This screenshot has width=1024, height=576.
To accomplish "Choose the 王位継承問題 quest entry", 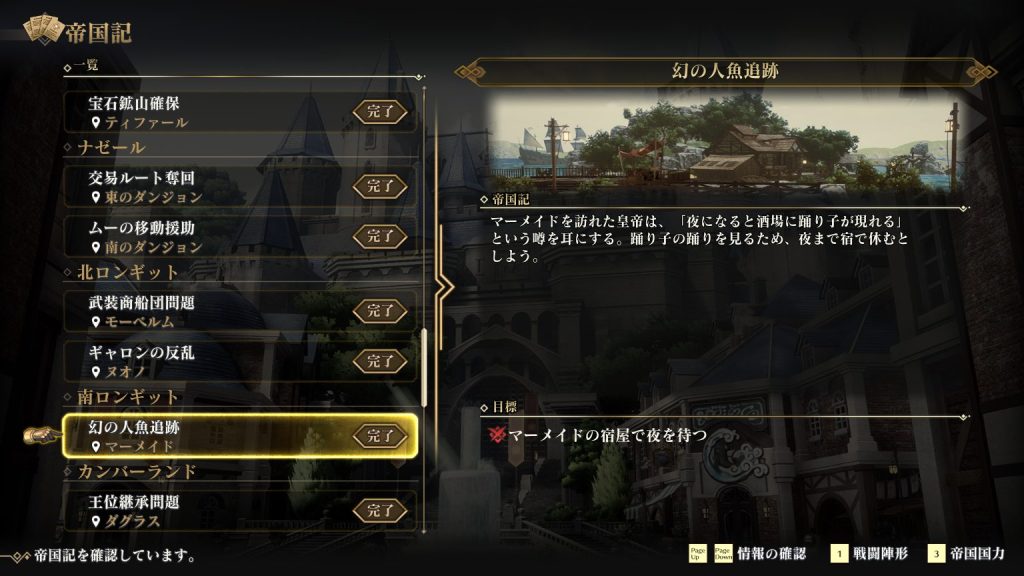I will point(236,510).
